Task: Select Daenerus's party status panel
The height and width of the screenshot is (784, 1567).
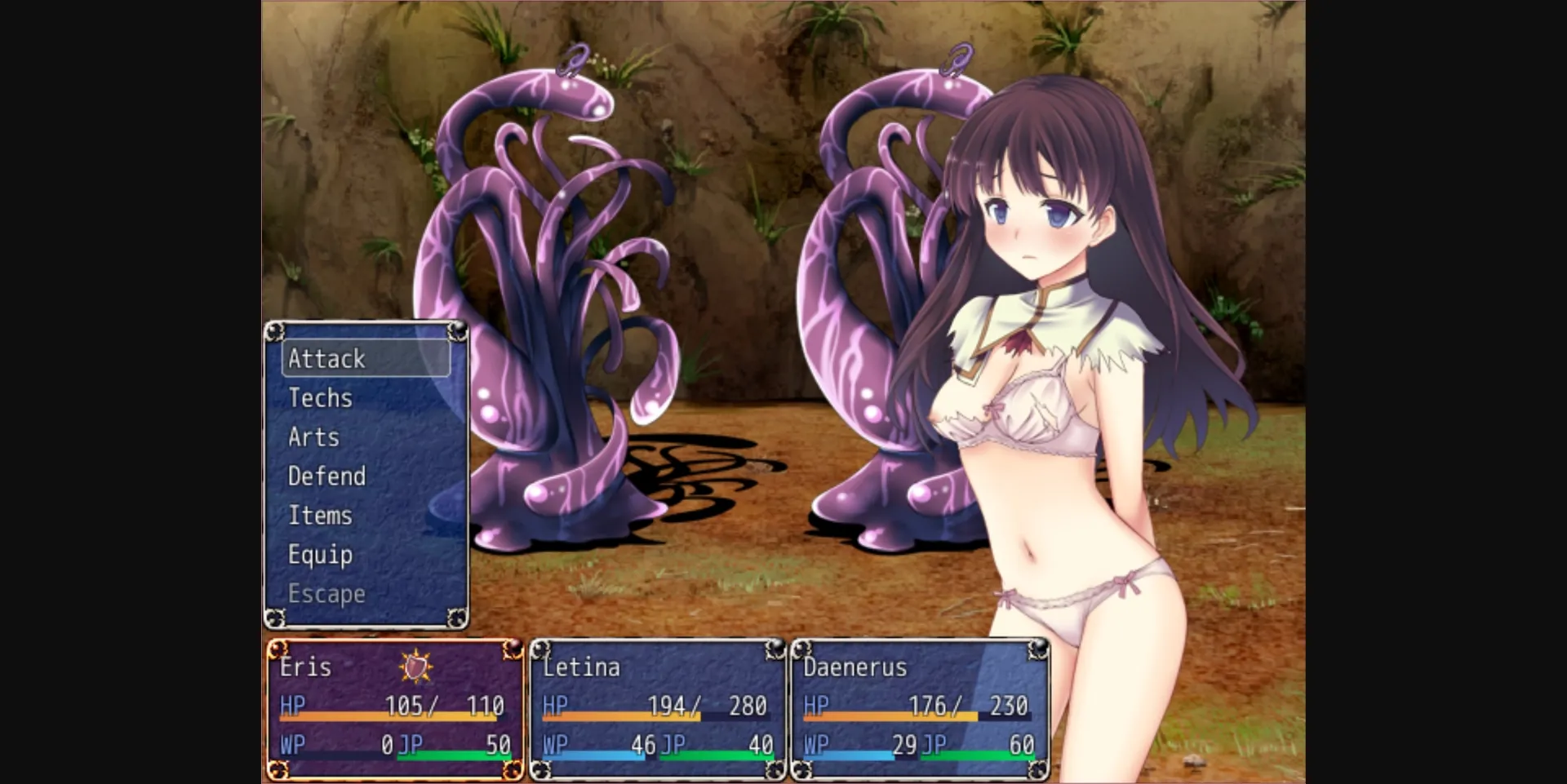Action: 919,708
